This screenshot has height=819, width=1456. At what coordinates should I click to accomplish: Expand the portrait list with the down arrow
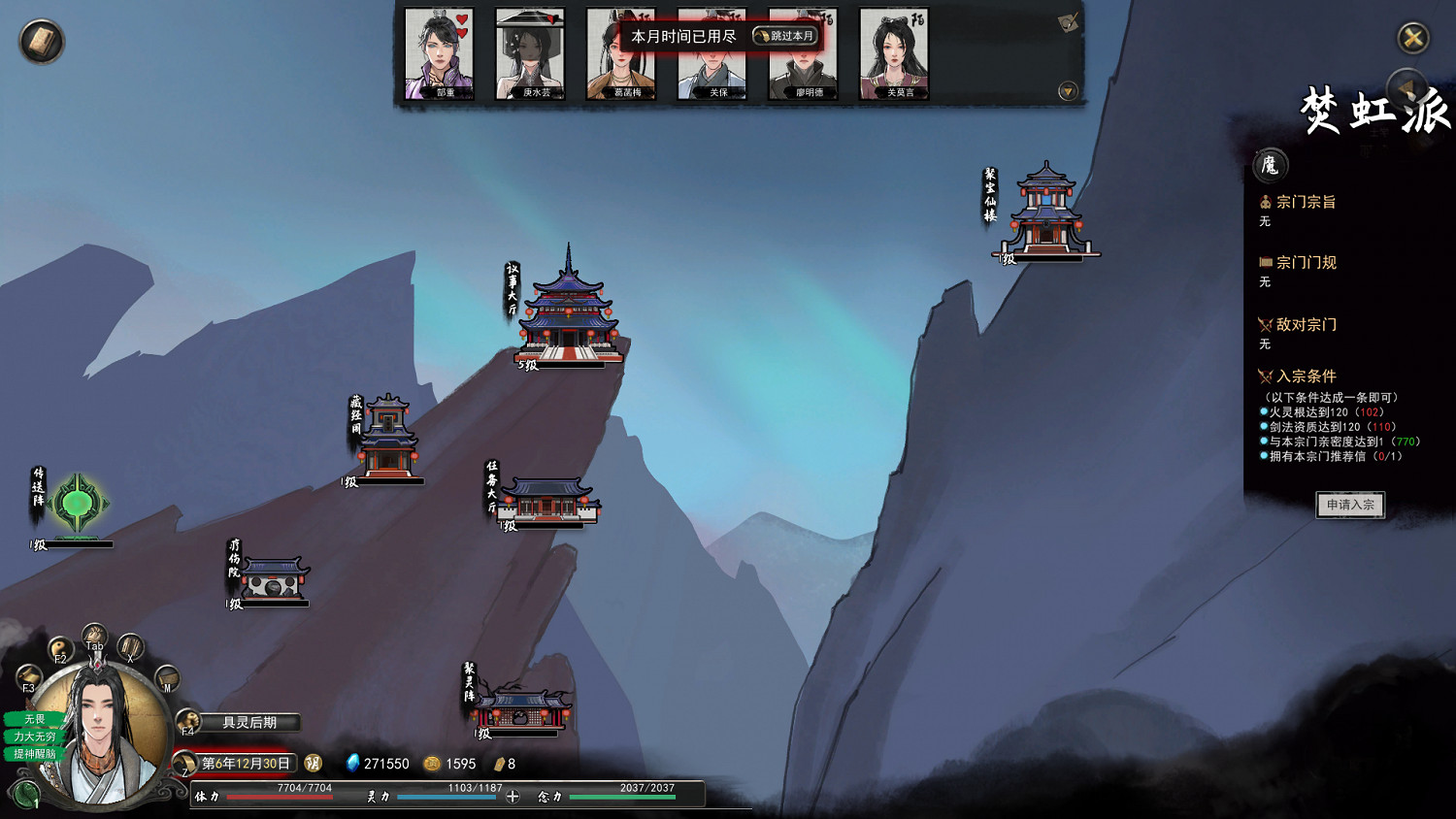tap(1068, 91)
